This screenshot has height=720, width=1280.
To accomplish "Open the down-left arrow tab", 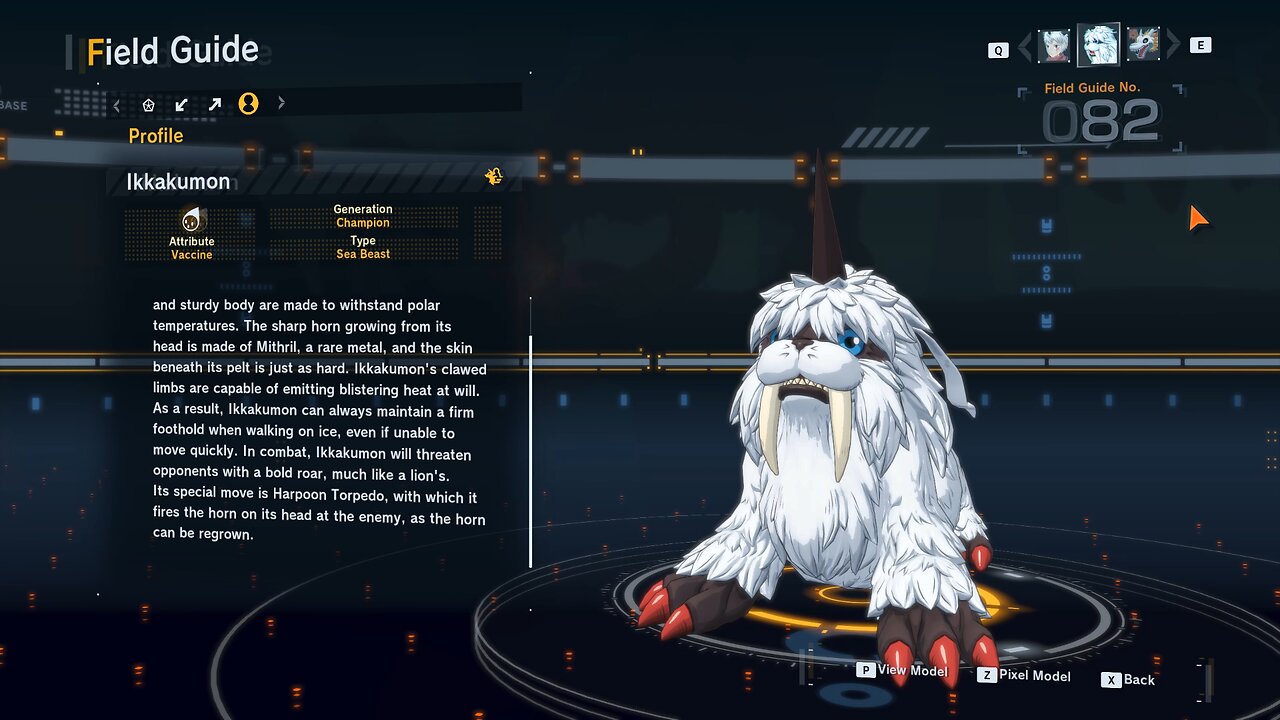I will pos(181,104).
